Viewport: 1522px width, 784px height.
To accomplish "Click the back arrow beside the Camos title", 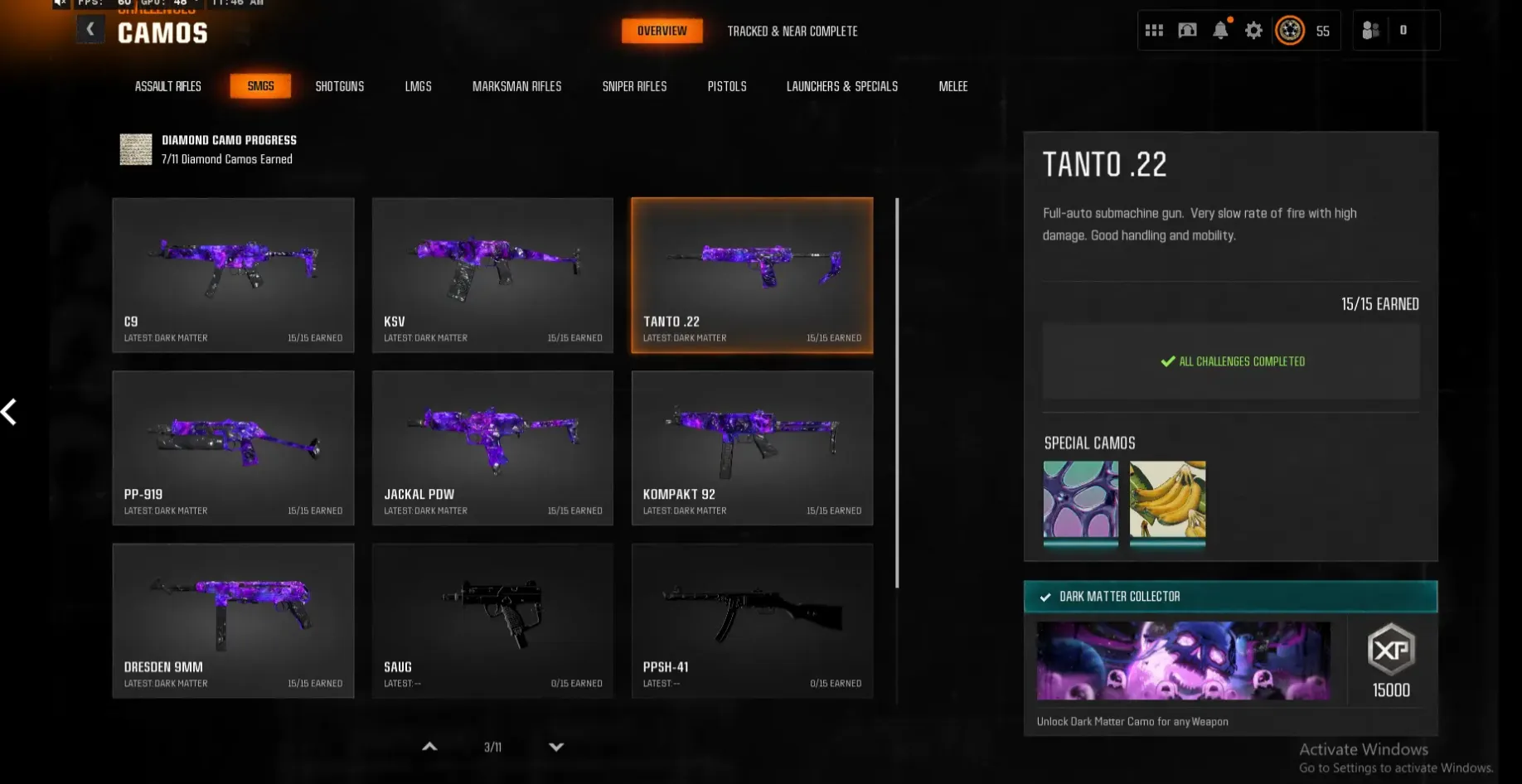I will [90, 28].
